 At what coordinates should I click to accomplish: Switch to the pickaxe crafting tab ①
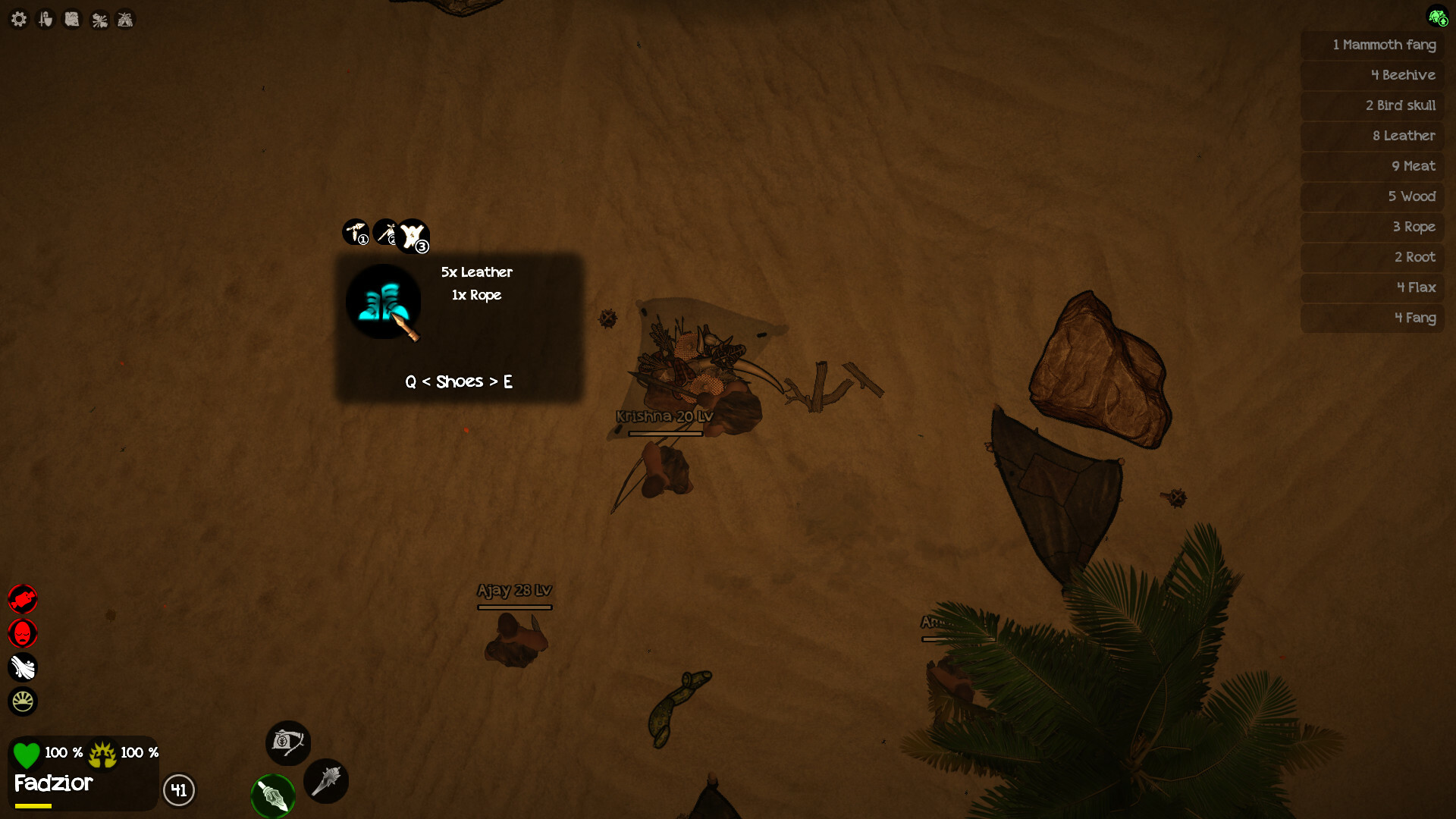coord(356,233)
